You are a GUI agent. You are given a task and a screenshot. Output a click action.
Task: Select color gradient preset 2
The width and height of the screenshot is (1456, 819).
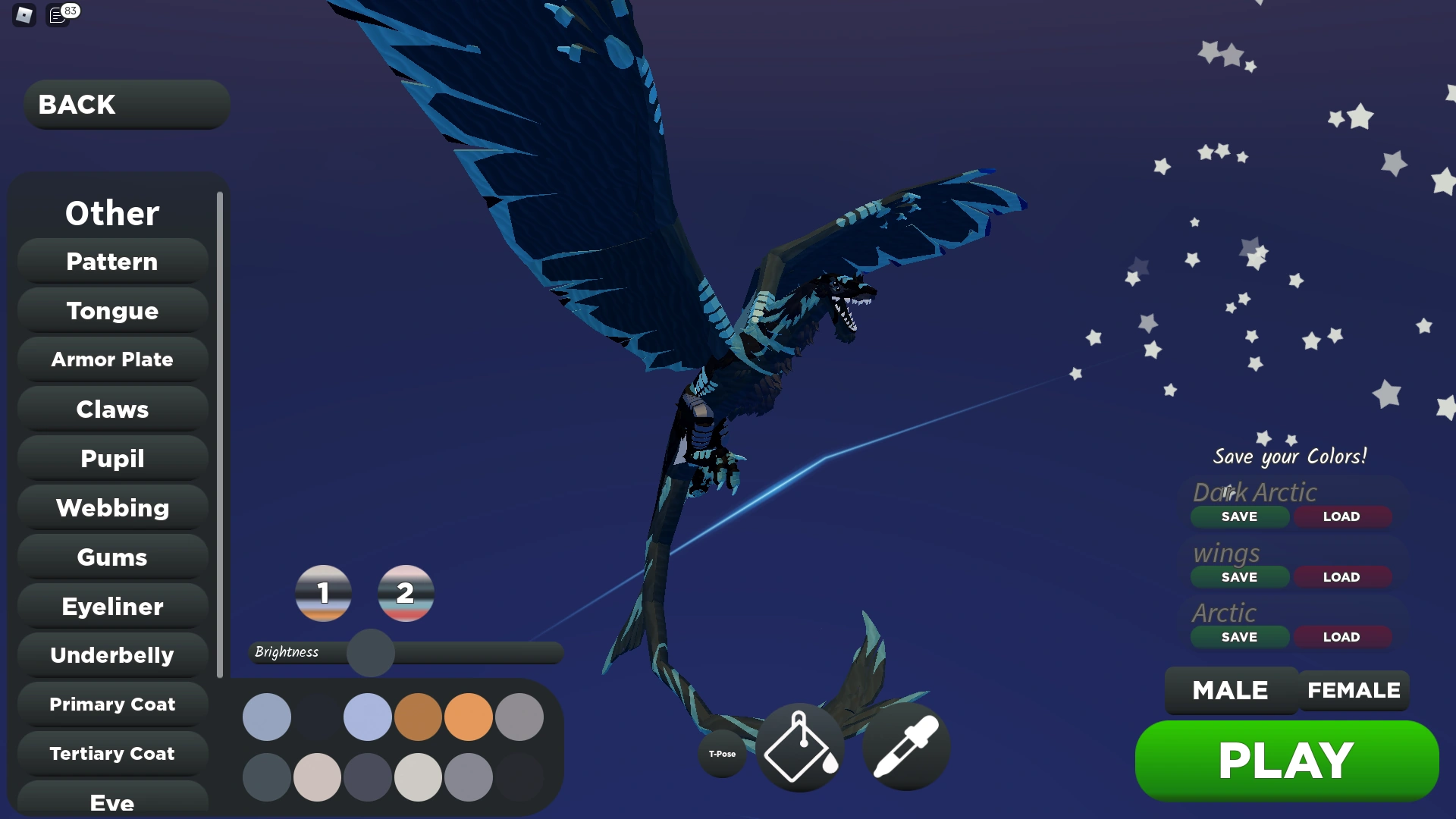click(406, 595)
